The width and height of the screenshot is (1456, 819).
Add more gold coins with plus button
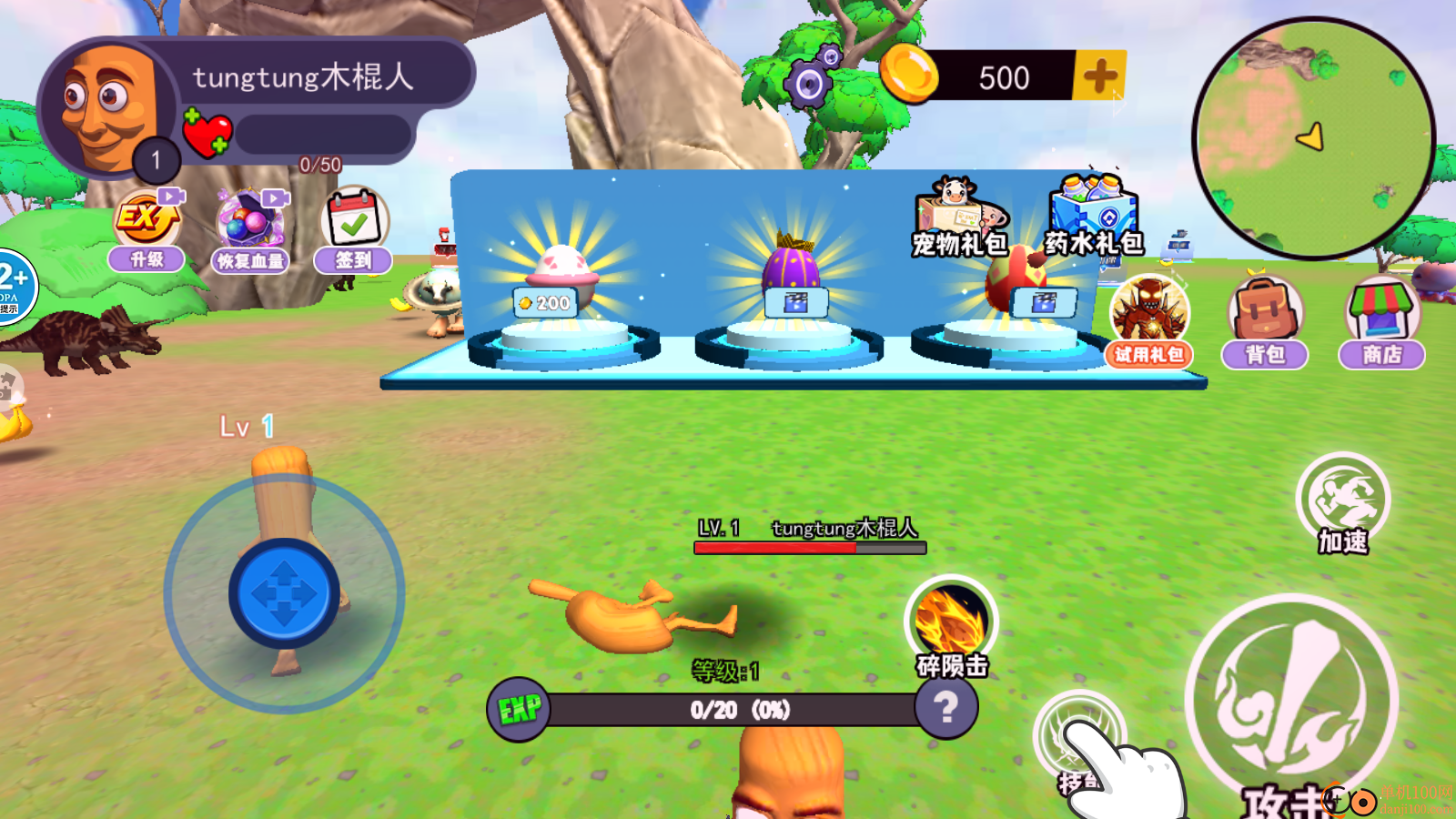[1099, 76]
